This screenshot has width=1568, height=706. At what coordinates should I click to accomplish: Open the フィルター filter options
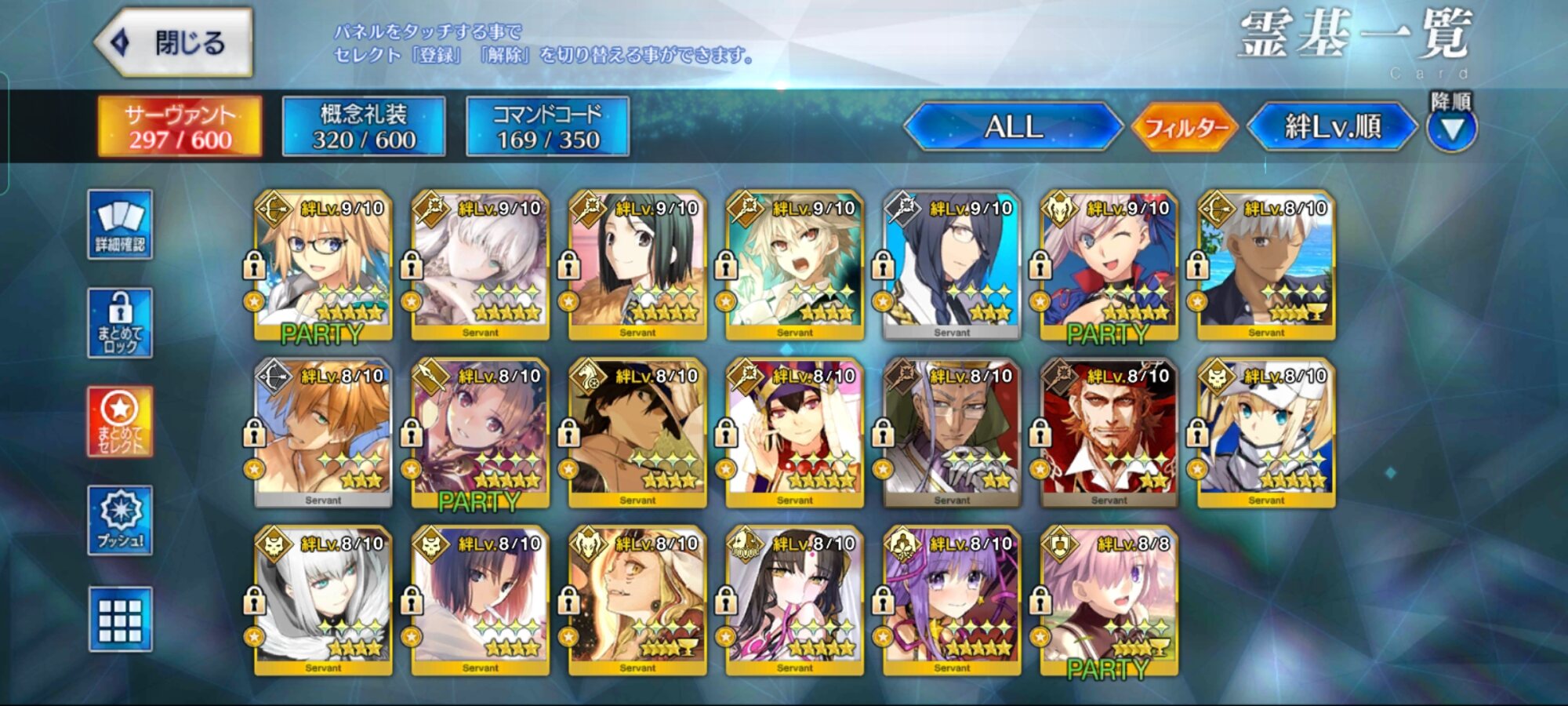tap(1185, 127)
